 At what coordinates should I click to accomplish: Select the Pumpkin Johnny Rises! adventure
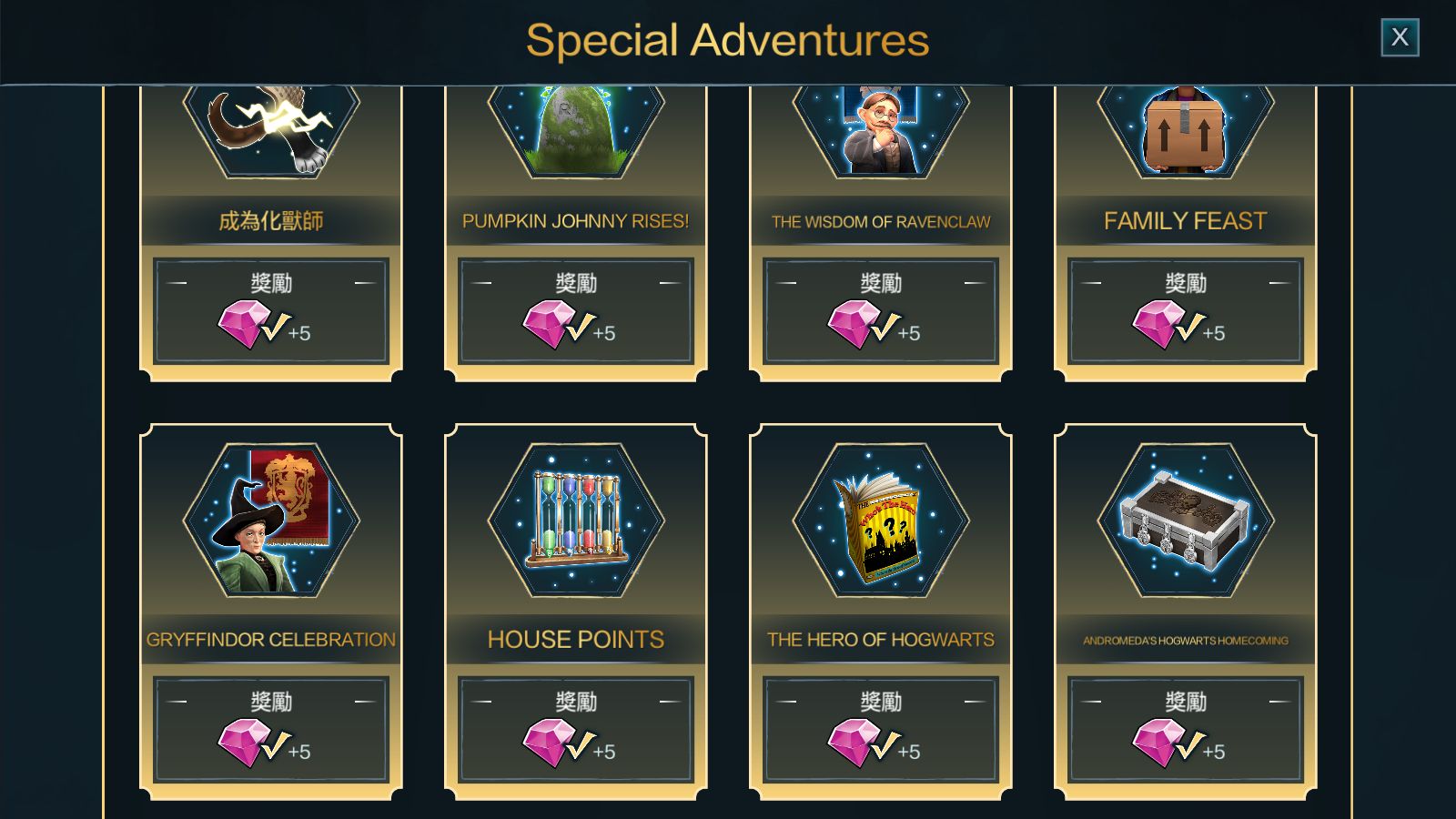[576, 221]
